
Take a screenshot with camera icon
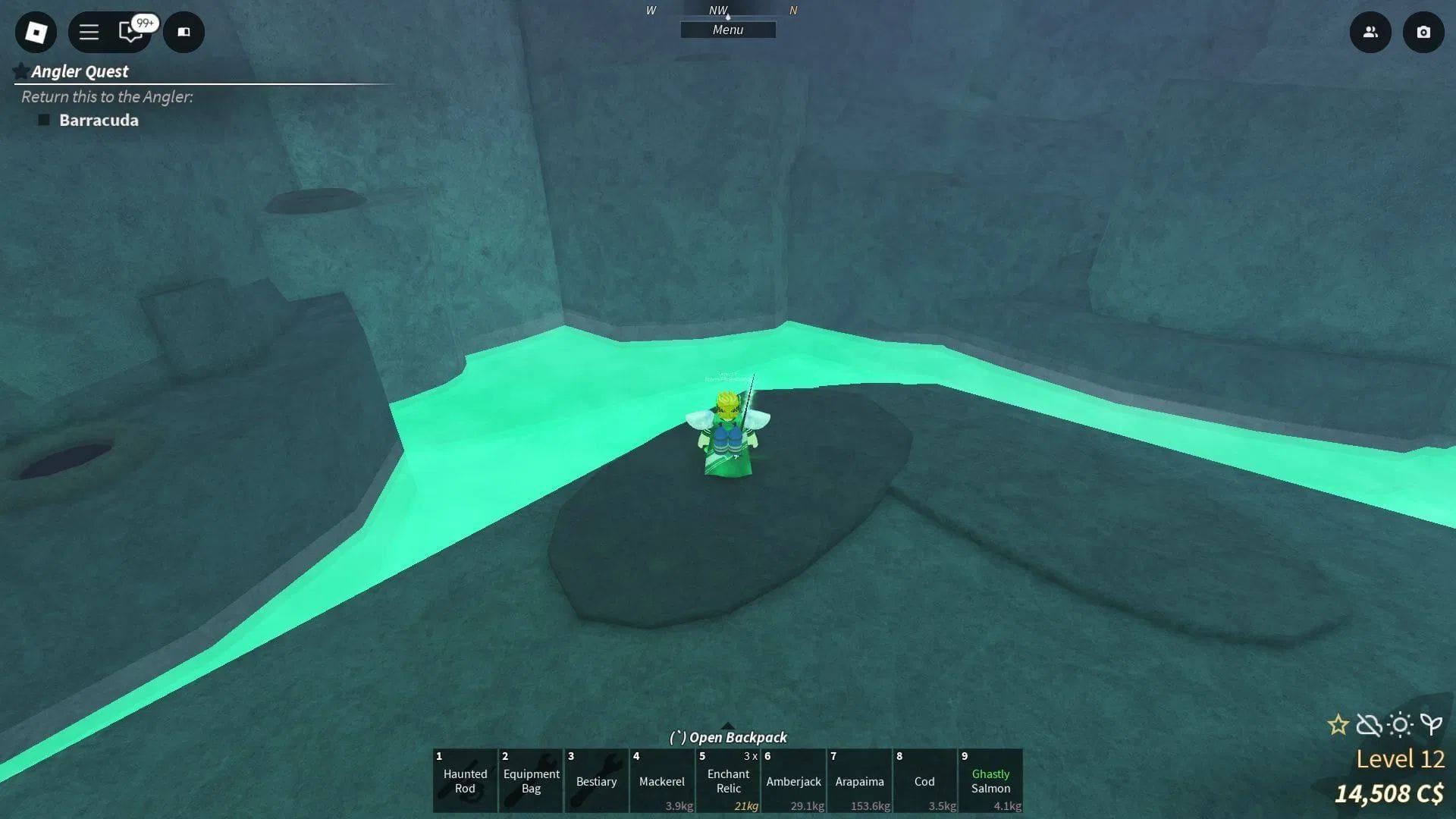pyautogui.click(x=1423, y=32)
